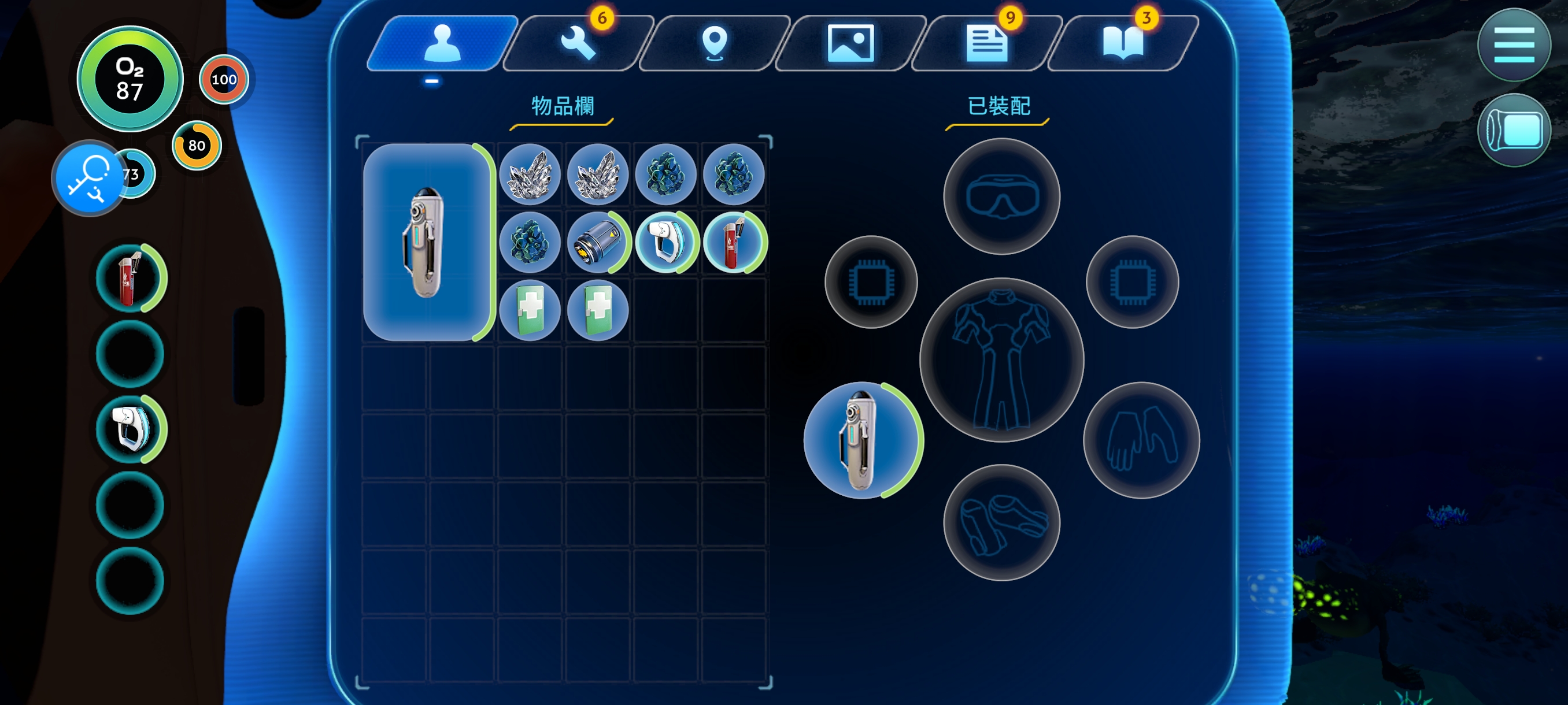The height and width of the screenshot is (705, 1568).
Task: Select the empty body suit slot
Action: [1001, 360]
